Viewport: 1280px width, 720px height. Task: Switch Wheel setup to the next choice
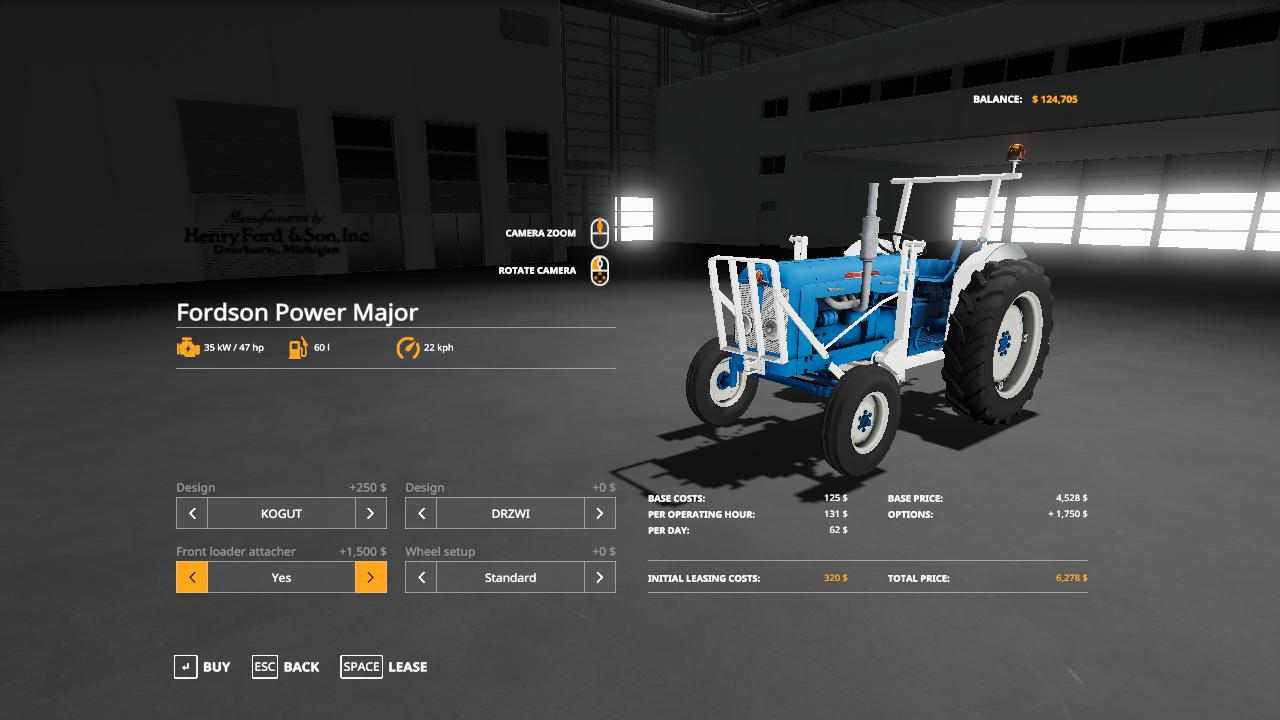pyautogui.click(x=599, y=577)
